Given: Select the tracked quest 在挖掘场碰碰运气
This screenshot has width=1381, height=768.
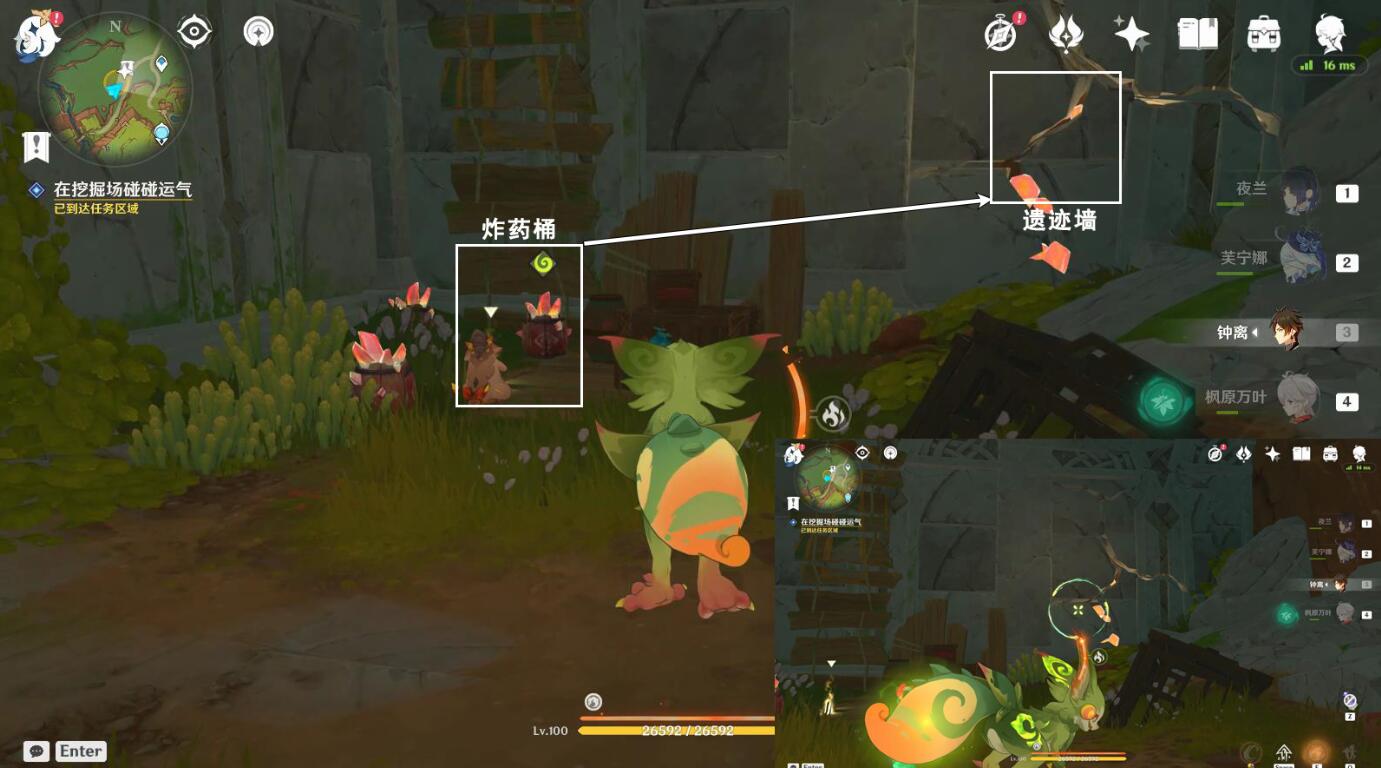Looking at the screenshot, I should [122, 189].
